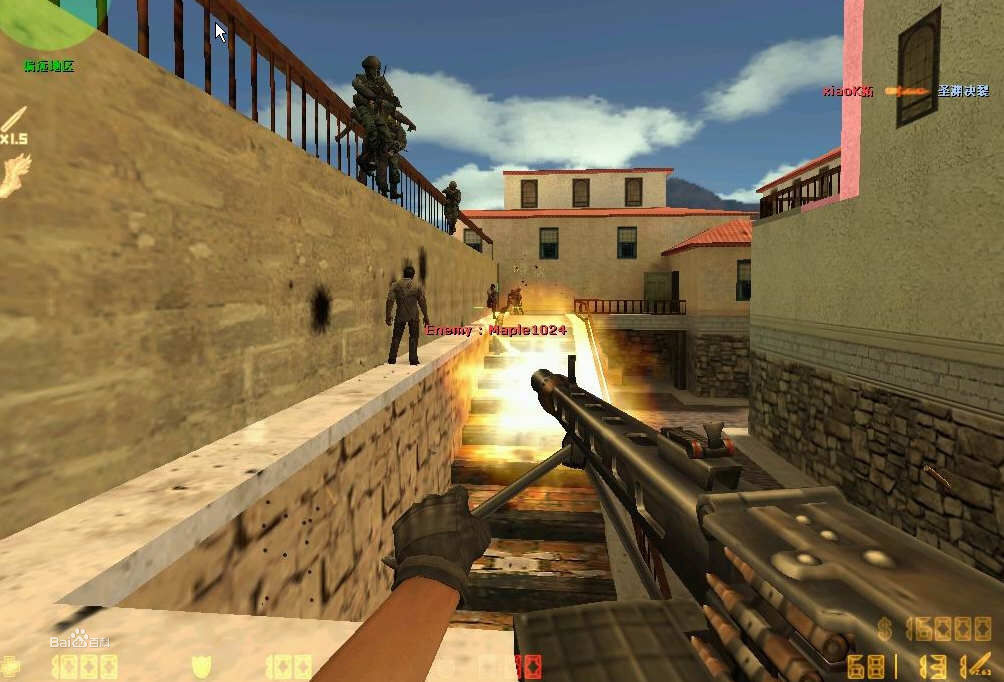Screen dimensions: 1004x682
Task: Click the health cross icon
Action: coord(10,666)
